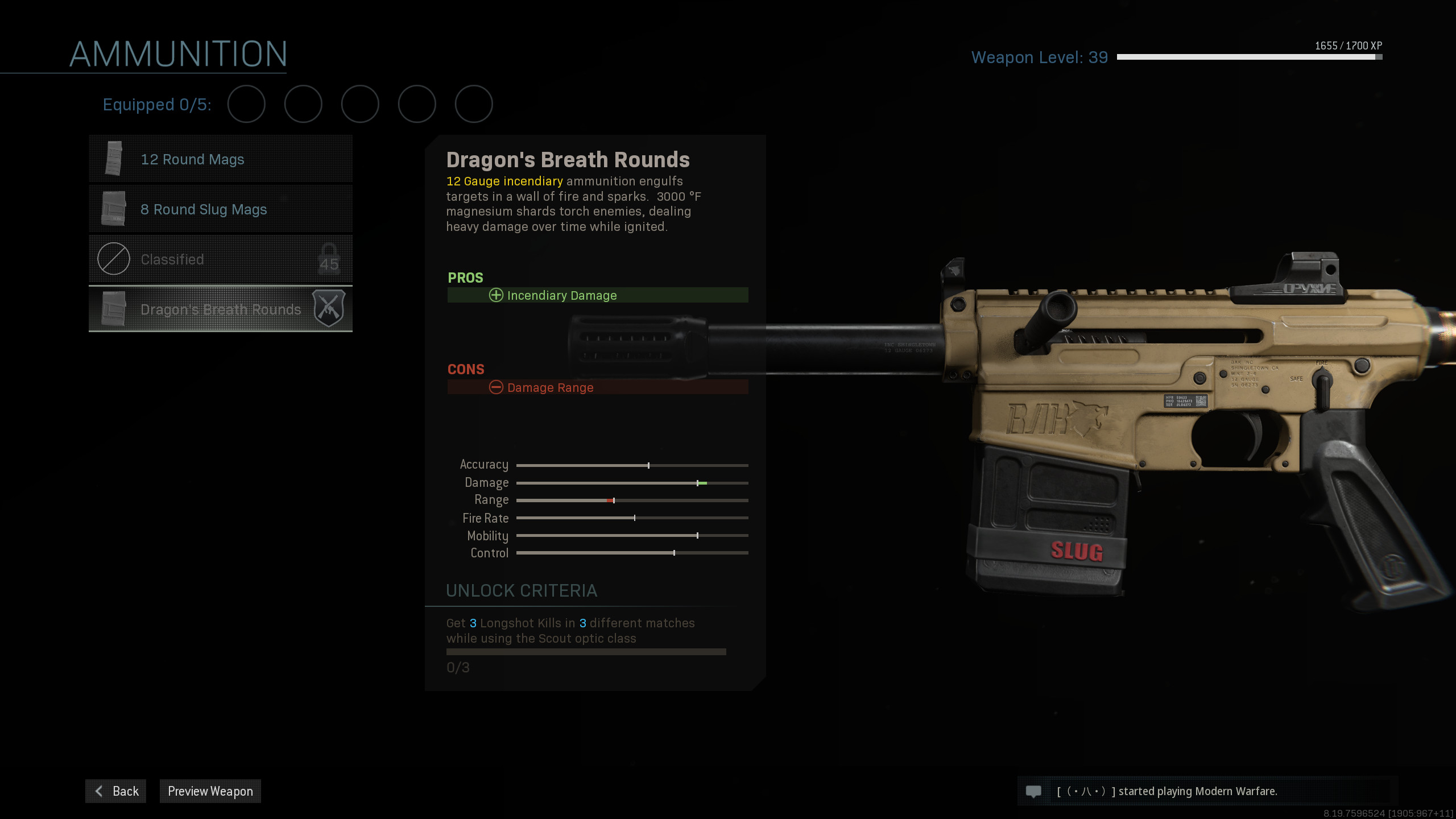
Task: Select the 12 Round Mags attachment
Action: click(221, 159)
